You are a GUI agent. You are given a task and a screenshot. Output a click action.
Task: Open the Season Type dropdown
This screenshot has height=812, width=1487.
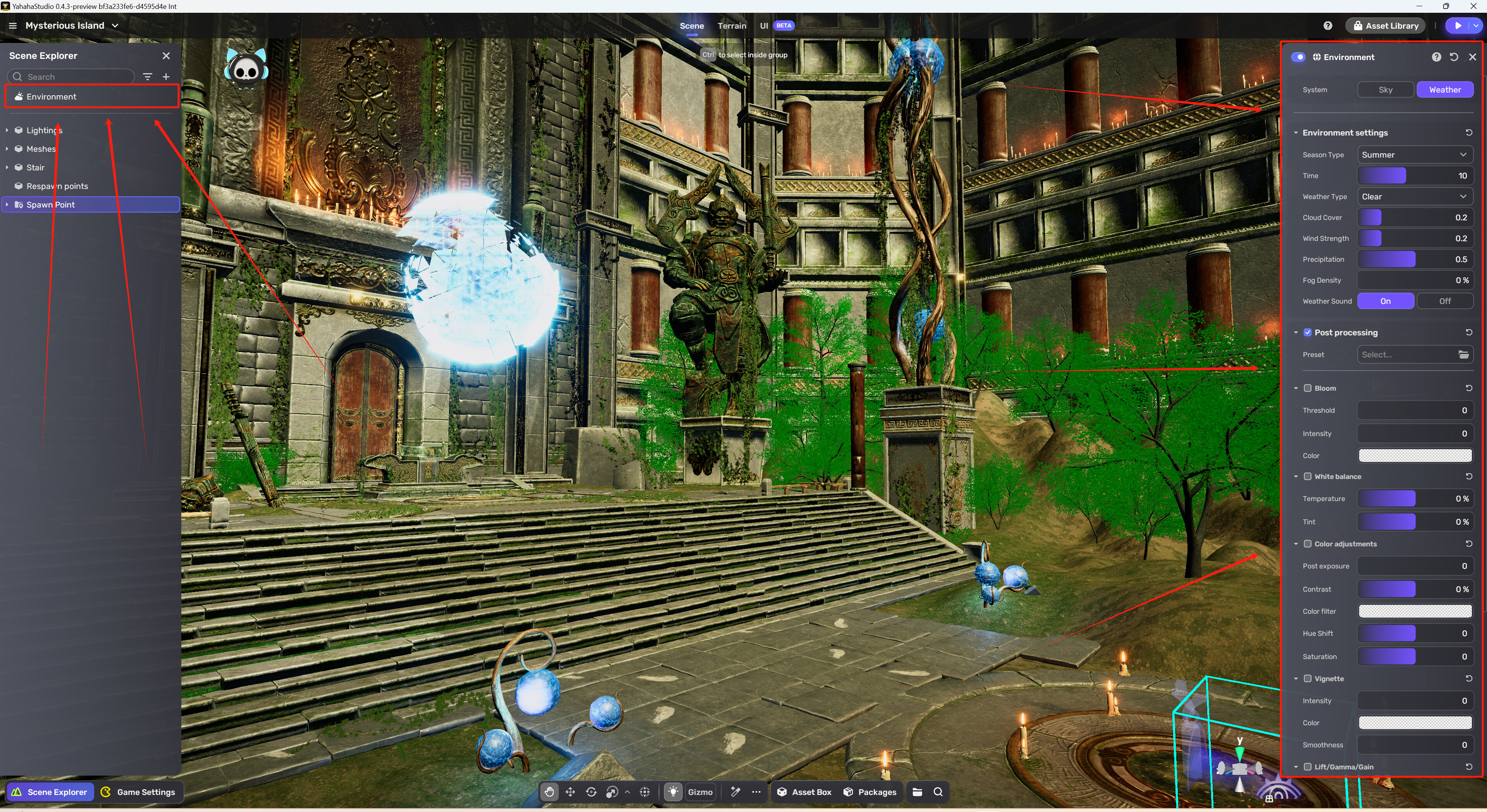click(x=1414, y=155)
